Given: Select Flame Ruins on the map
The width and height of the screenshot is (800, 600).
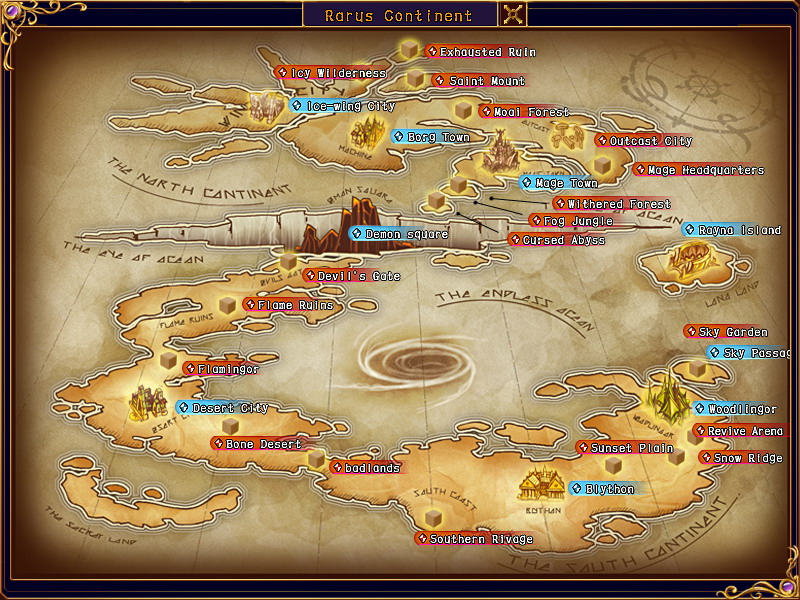Looking at the screenshot, I should coord(288,305).
